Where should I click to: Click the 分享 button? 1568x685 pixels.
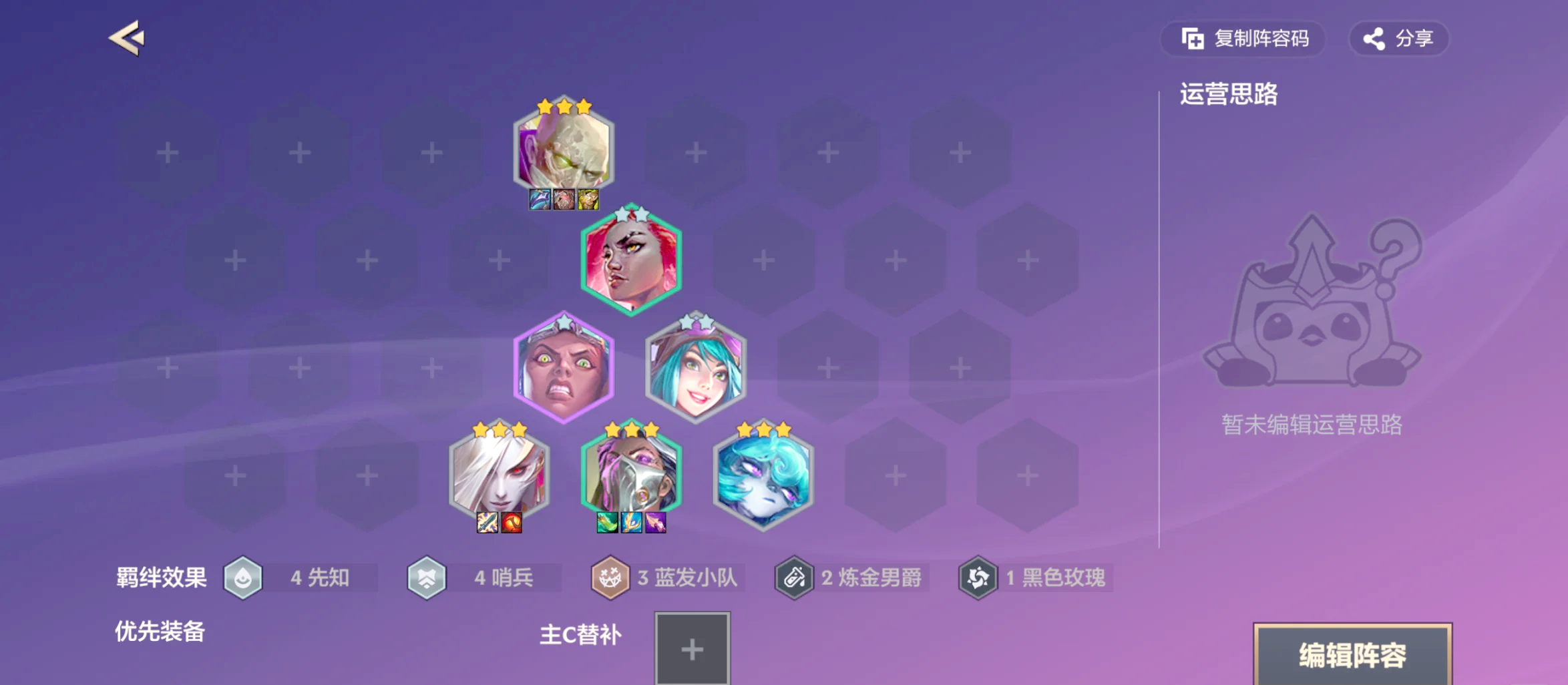coord(1398,38)
